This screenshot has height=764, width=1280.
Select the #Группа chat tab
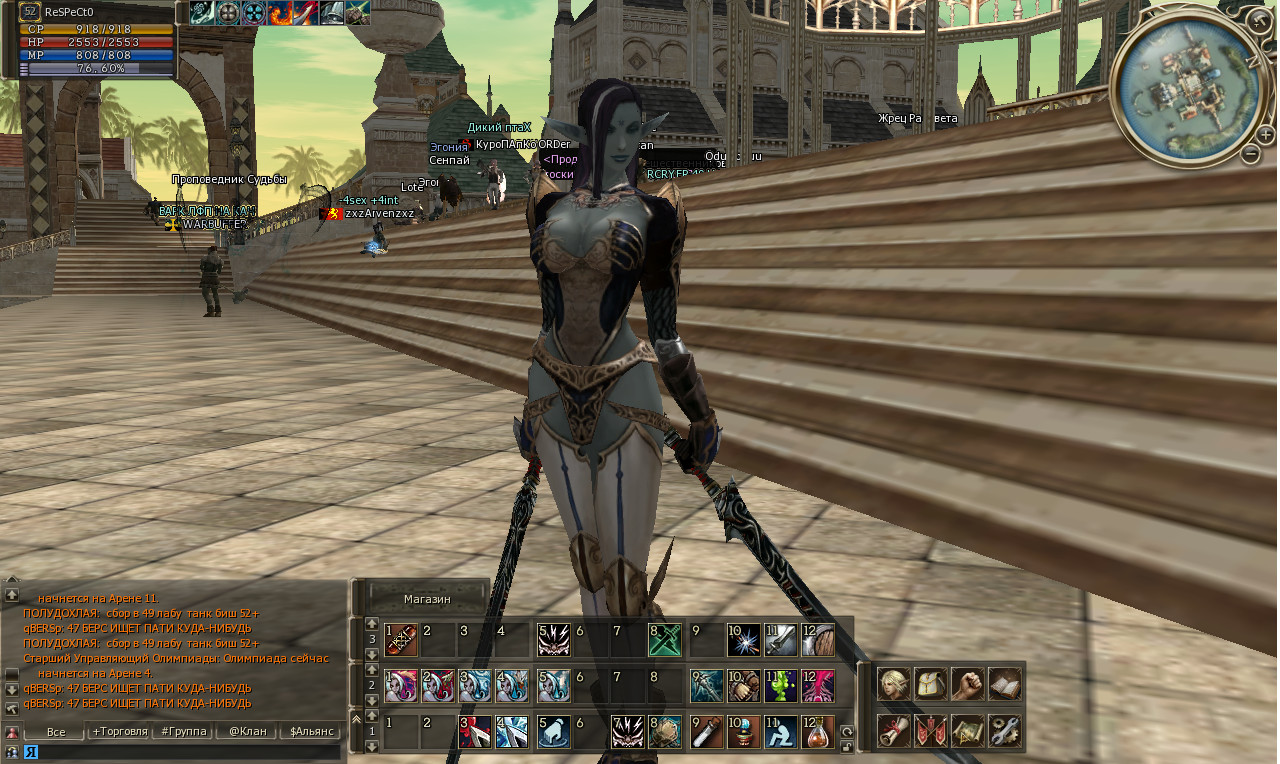[182, 732]
